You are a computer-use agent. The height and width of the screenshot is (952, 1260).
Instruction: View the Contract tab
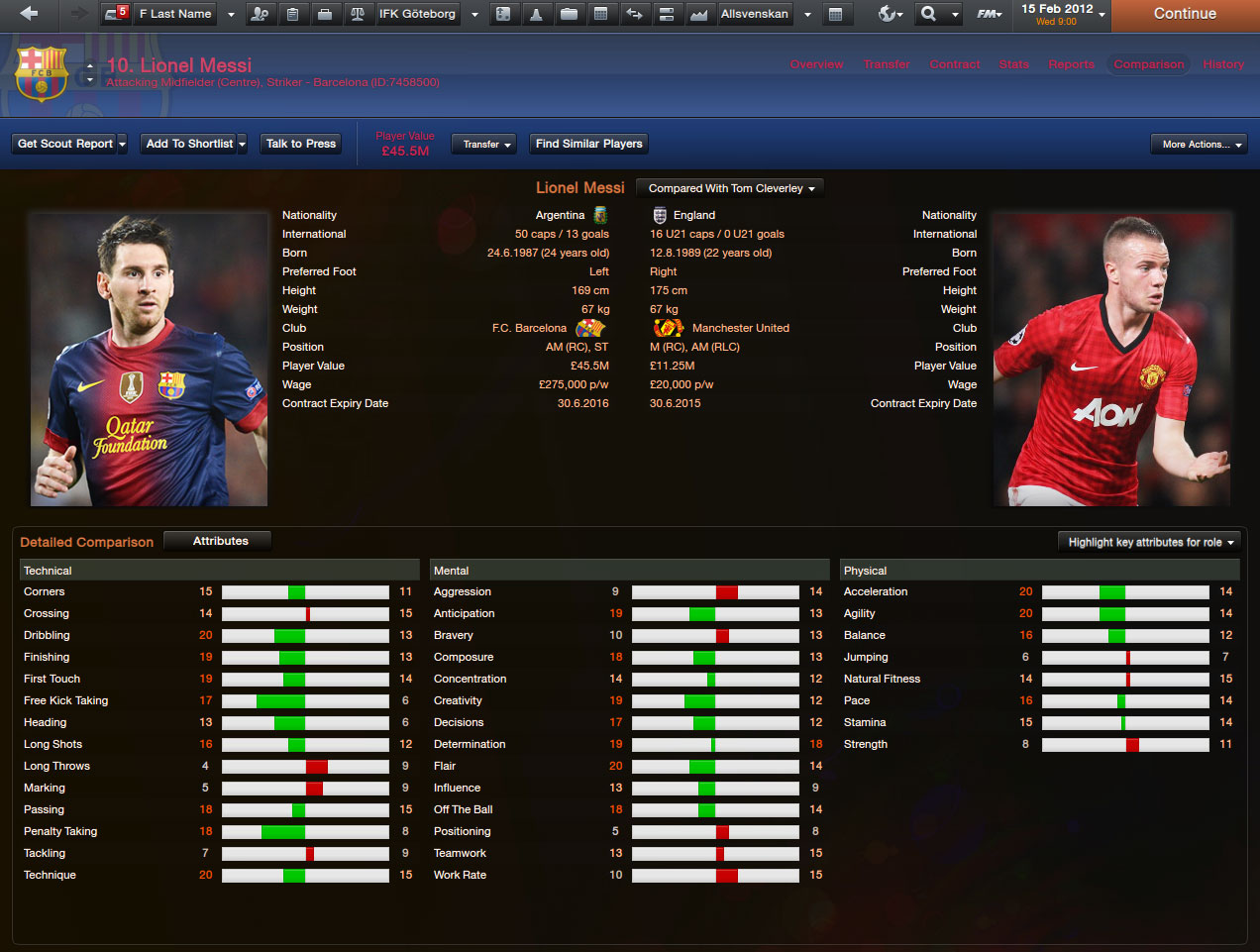coord(955,64)
